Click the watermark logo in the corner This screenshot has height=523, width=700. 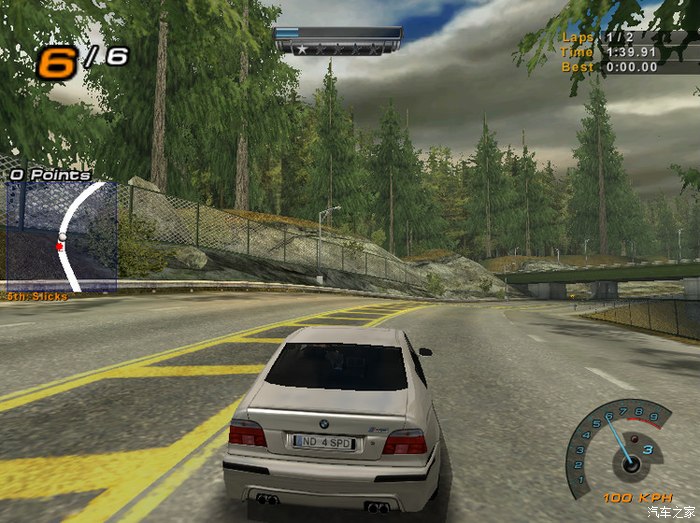(671, 512)
